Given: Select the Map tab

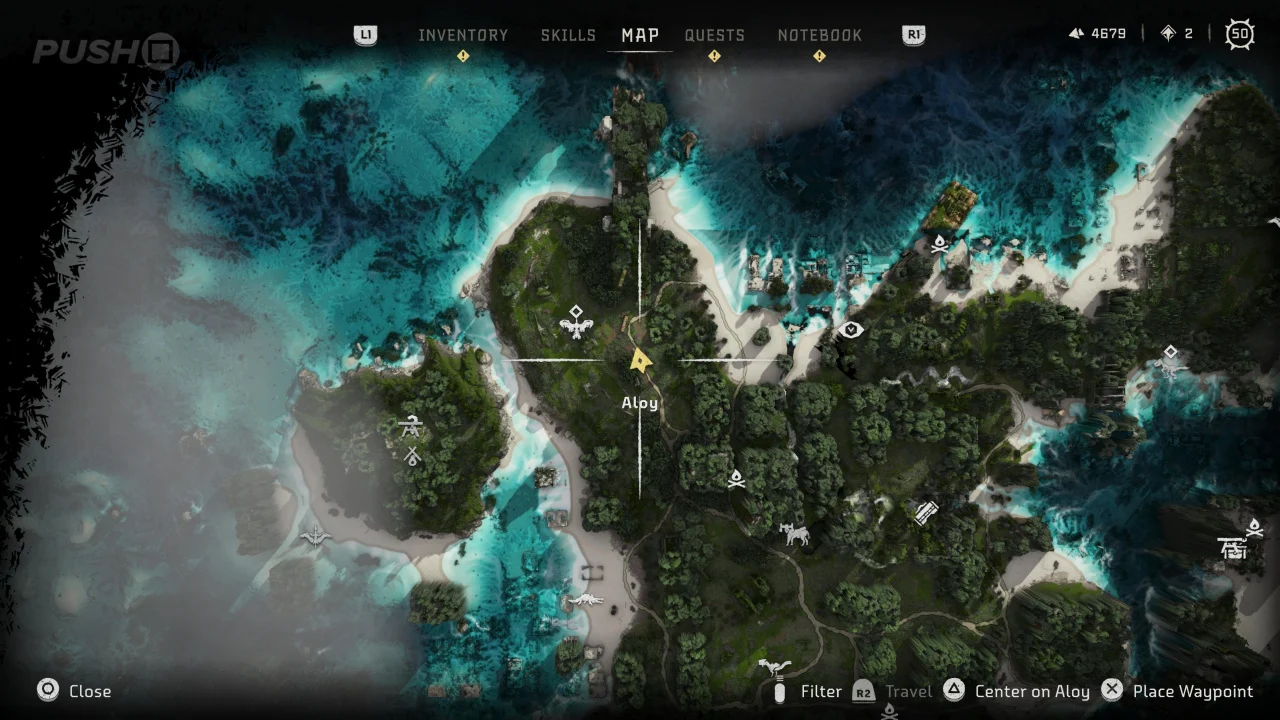Looking at the screenshot, I should point(640,35).
